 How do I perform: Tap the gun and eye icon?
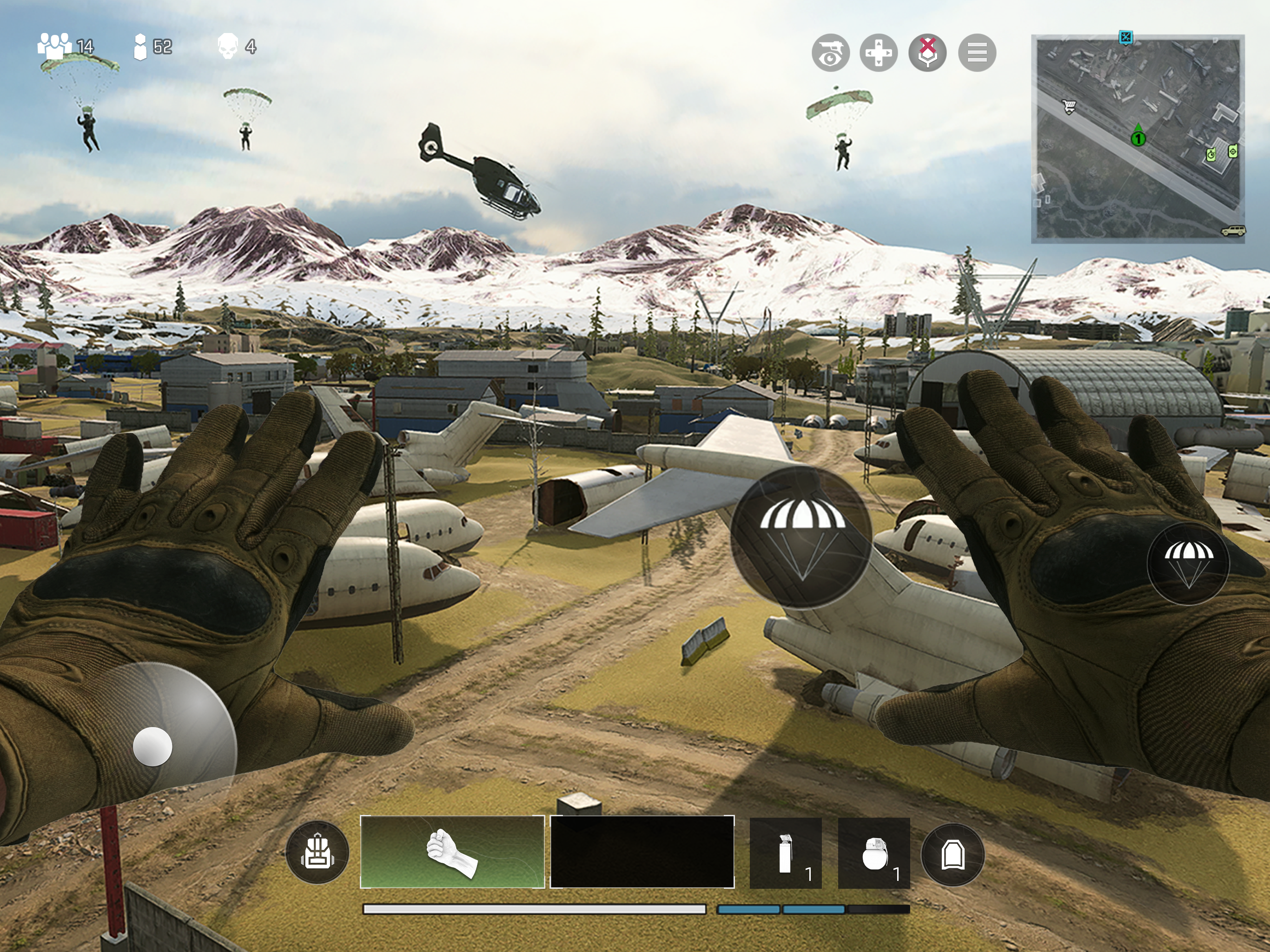tap(830, 53)
